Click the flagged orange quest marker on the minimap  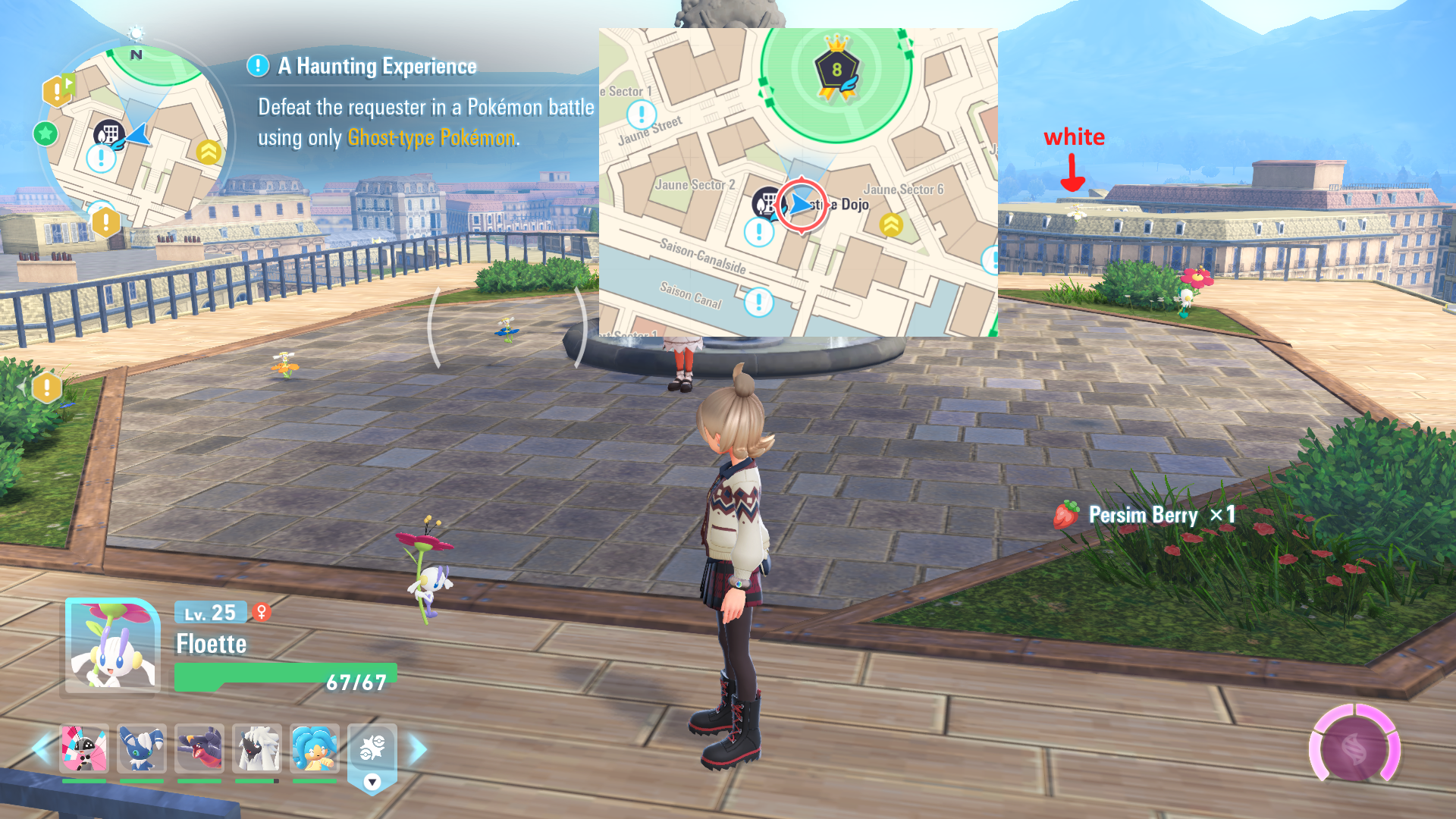coord(58,91)
